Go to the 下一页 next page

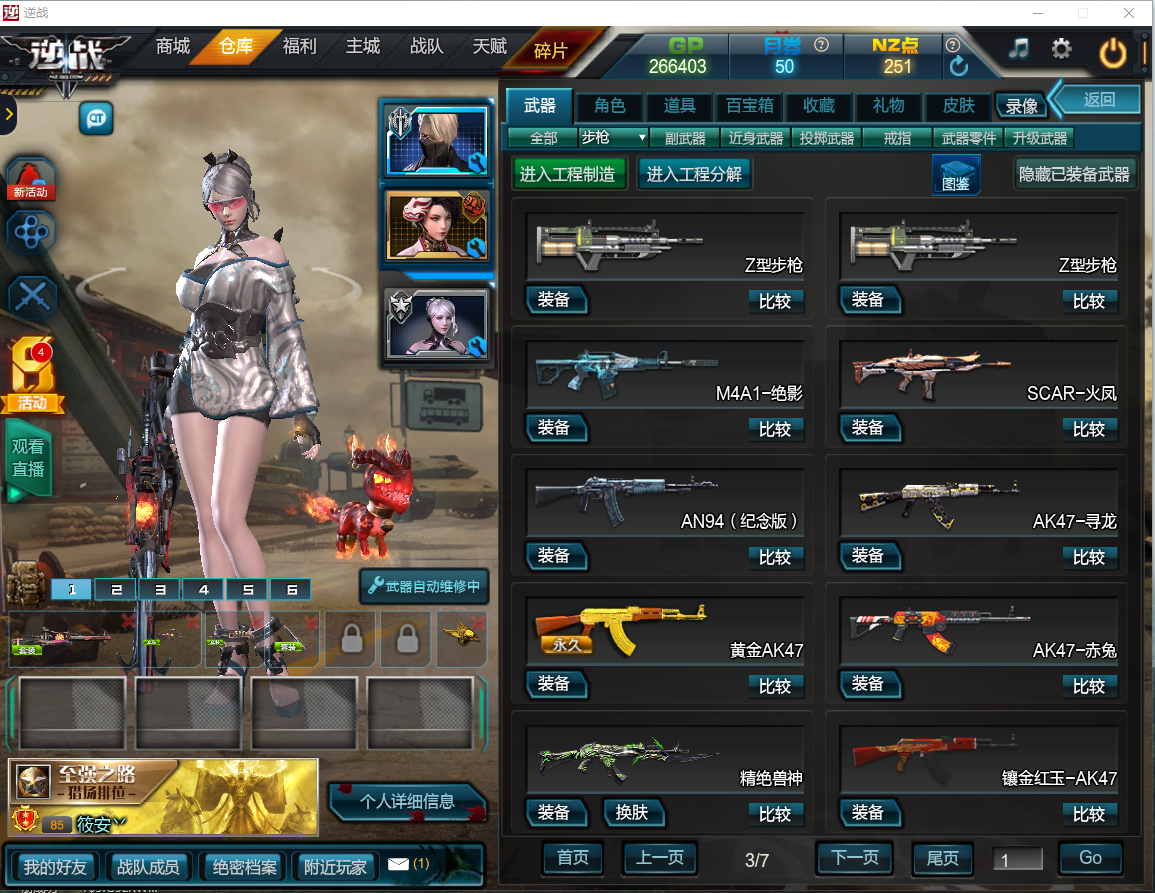[855, 858]
